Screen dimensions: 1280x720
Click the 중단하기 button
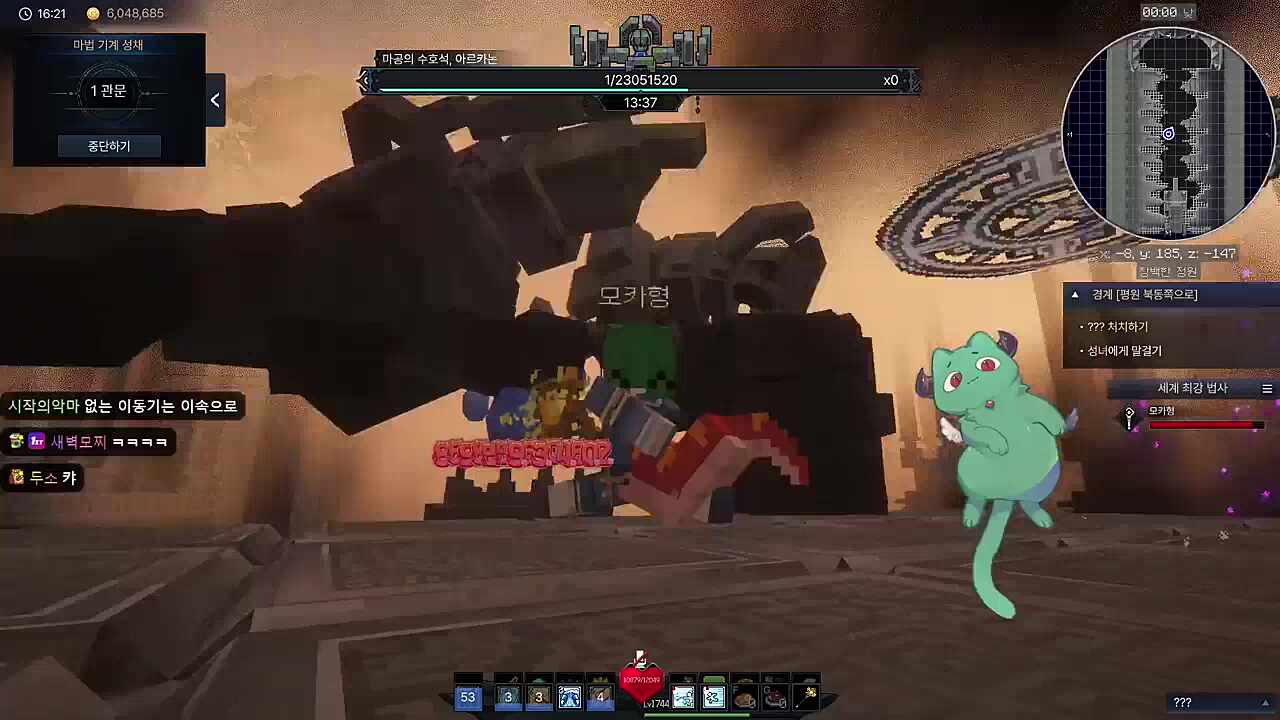click(109, 146)
